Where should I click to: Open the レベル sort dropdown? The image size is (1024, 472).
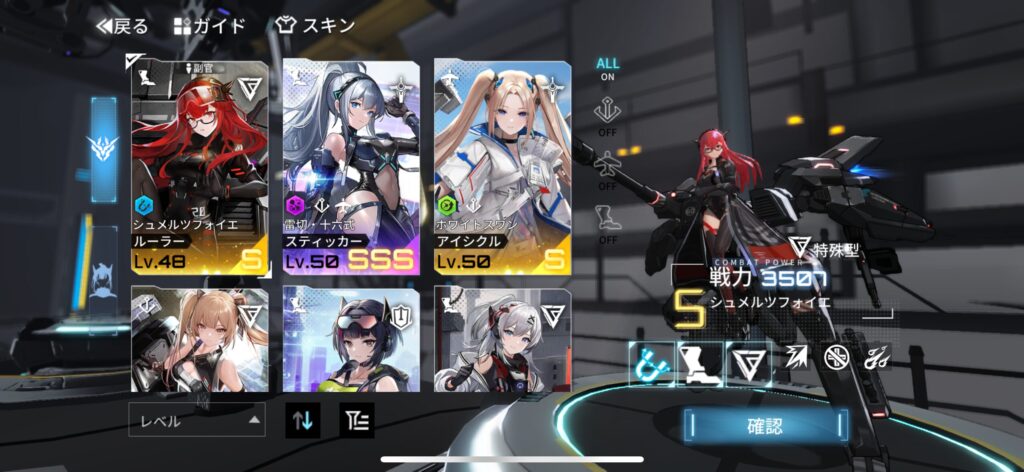coord(197,420)
